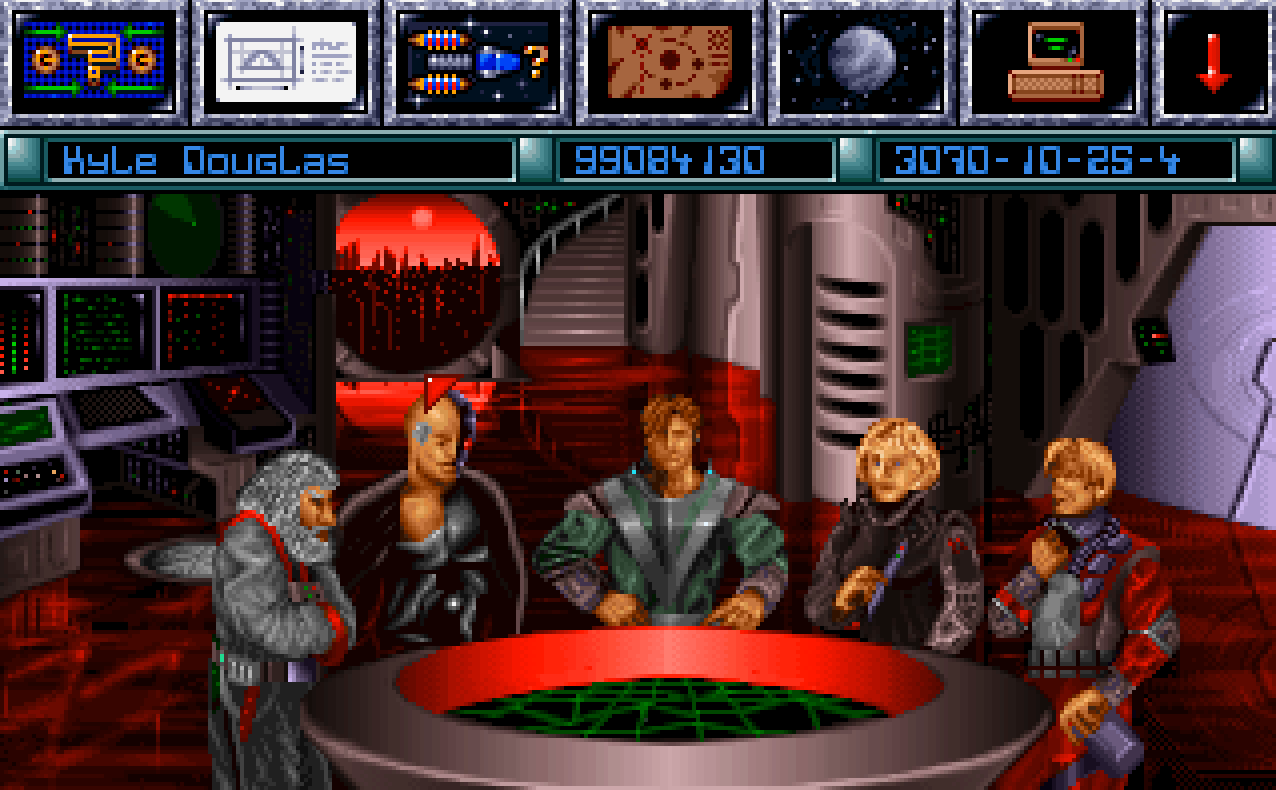
Task: View the planet screen
Action: tap(862, 60)
